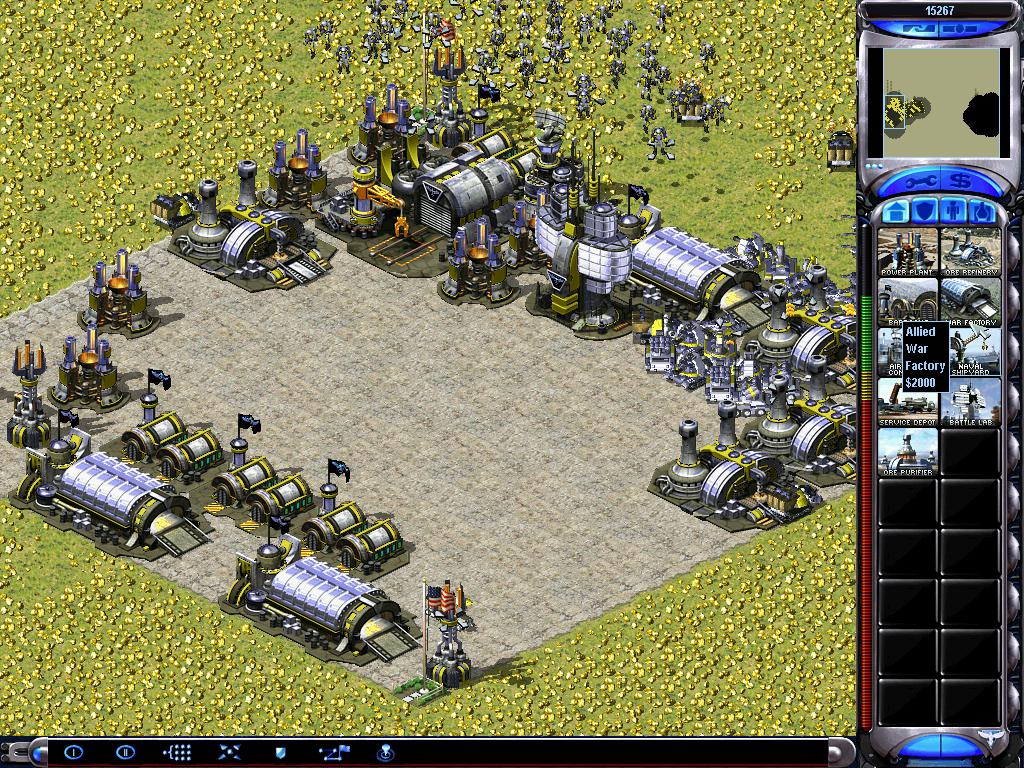The image size is (1024, 768).
Task: Choose the Battle Lab build icon
Action: pos(970,401)
